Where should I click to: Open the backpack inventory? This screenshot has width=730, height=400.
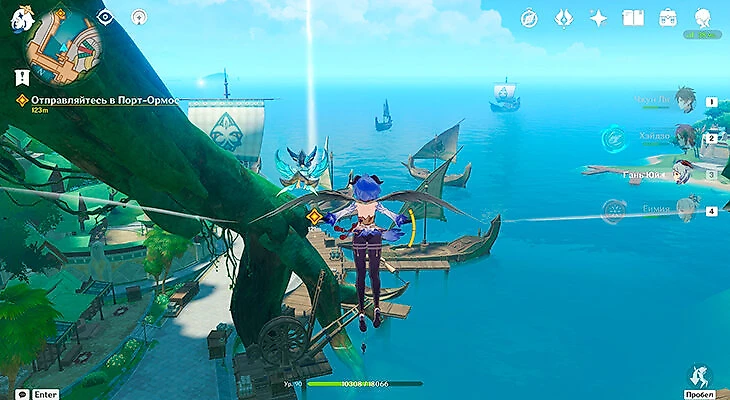click(x=667, y=18)
